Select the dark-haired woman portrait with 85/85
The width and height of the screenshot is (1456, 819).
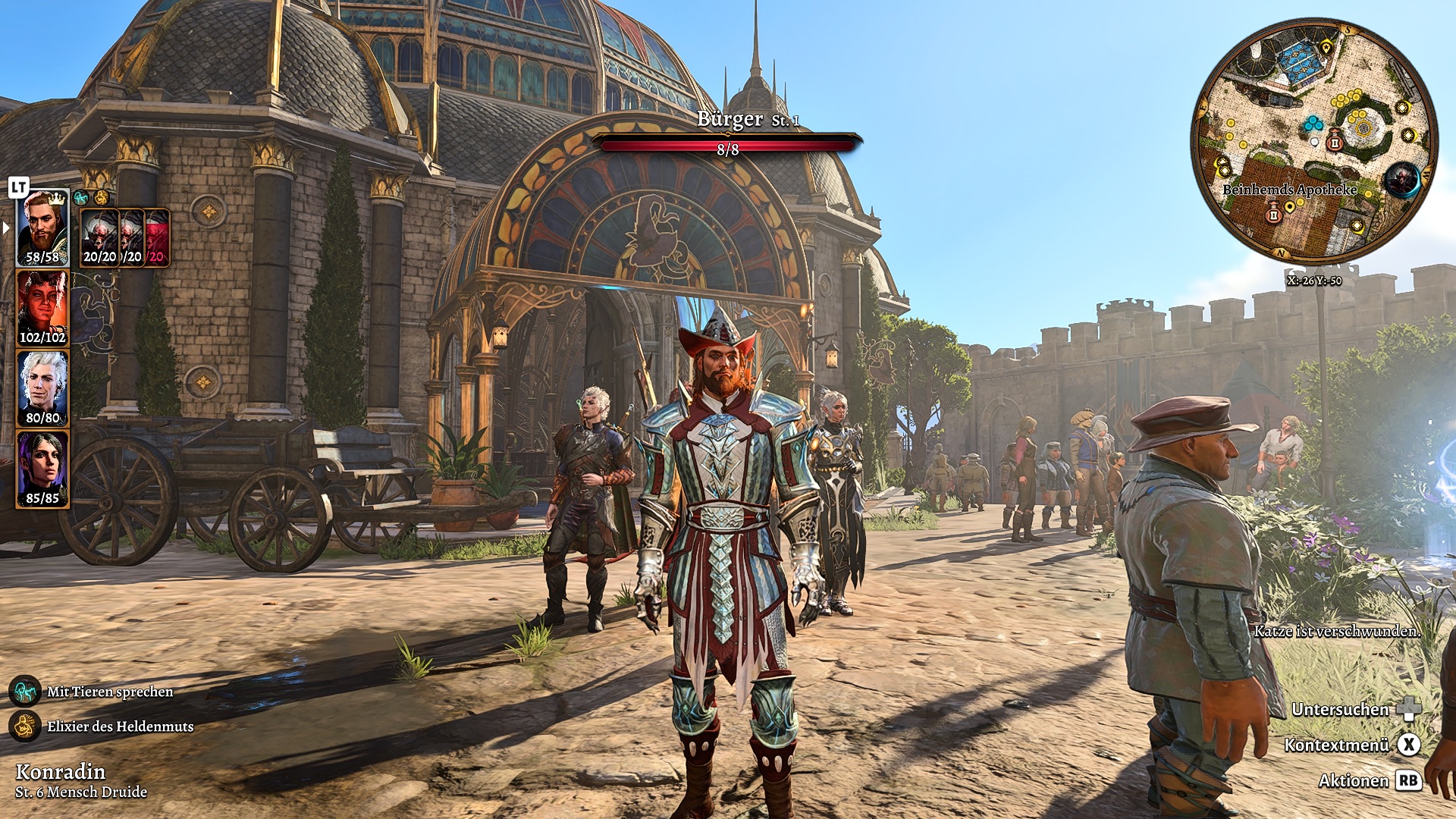tap(42, 469)
